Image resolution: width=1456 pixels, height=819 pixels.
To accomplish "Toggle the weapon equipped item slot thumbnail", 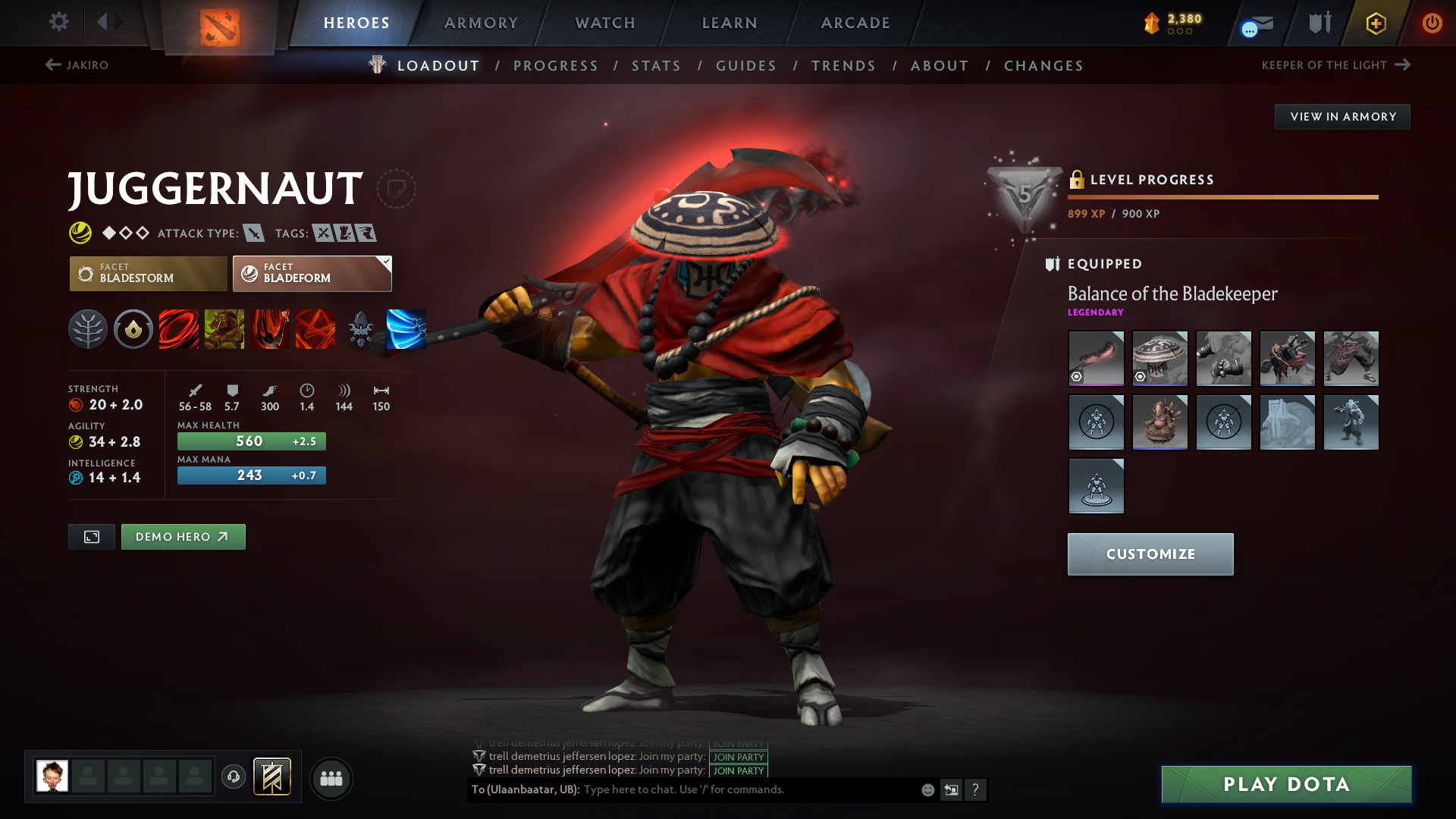I will coord(1096,359).
